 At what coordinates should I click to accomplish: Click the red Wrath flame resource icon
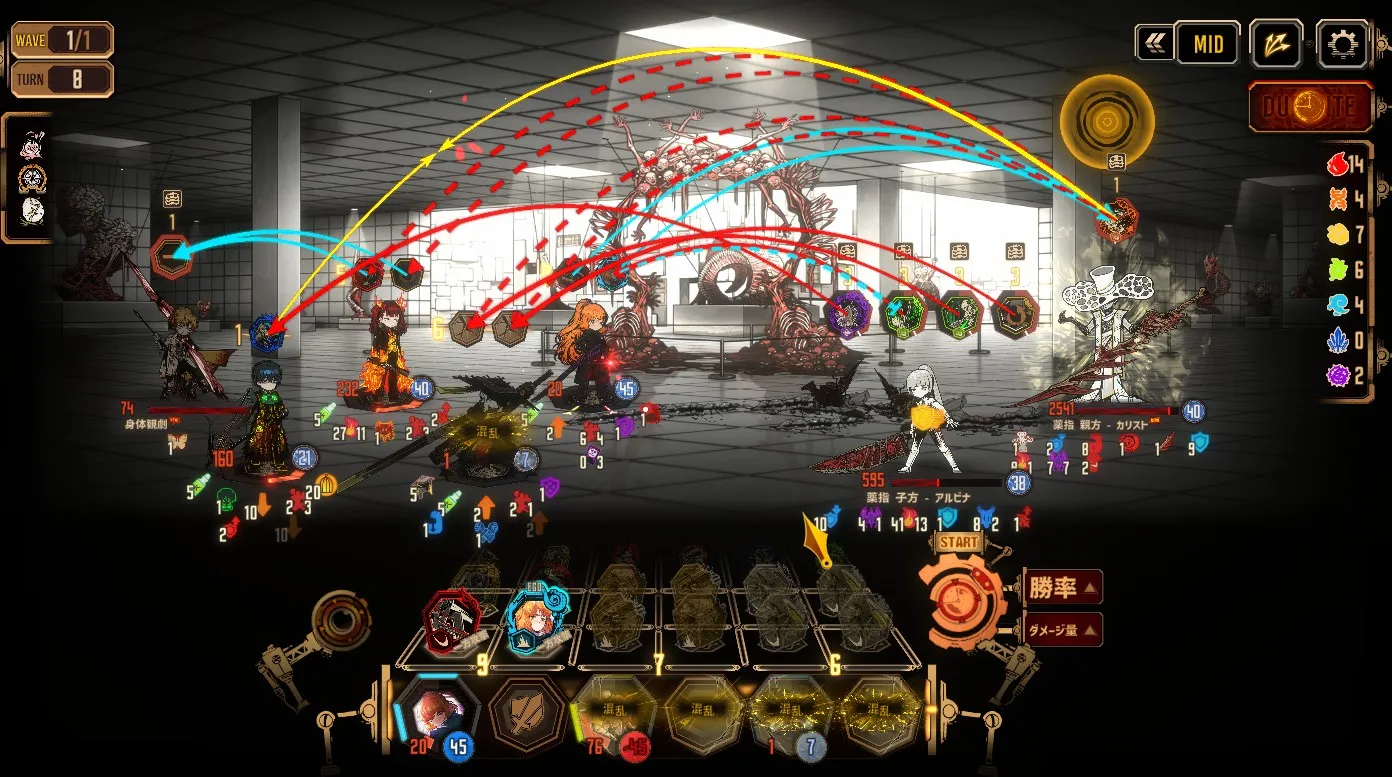pyautogui.click(x=1337, y=164)
